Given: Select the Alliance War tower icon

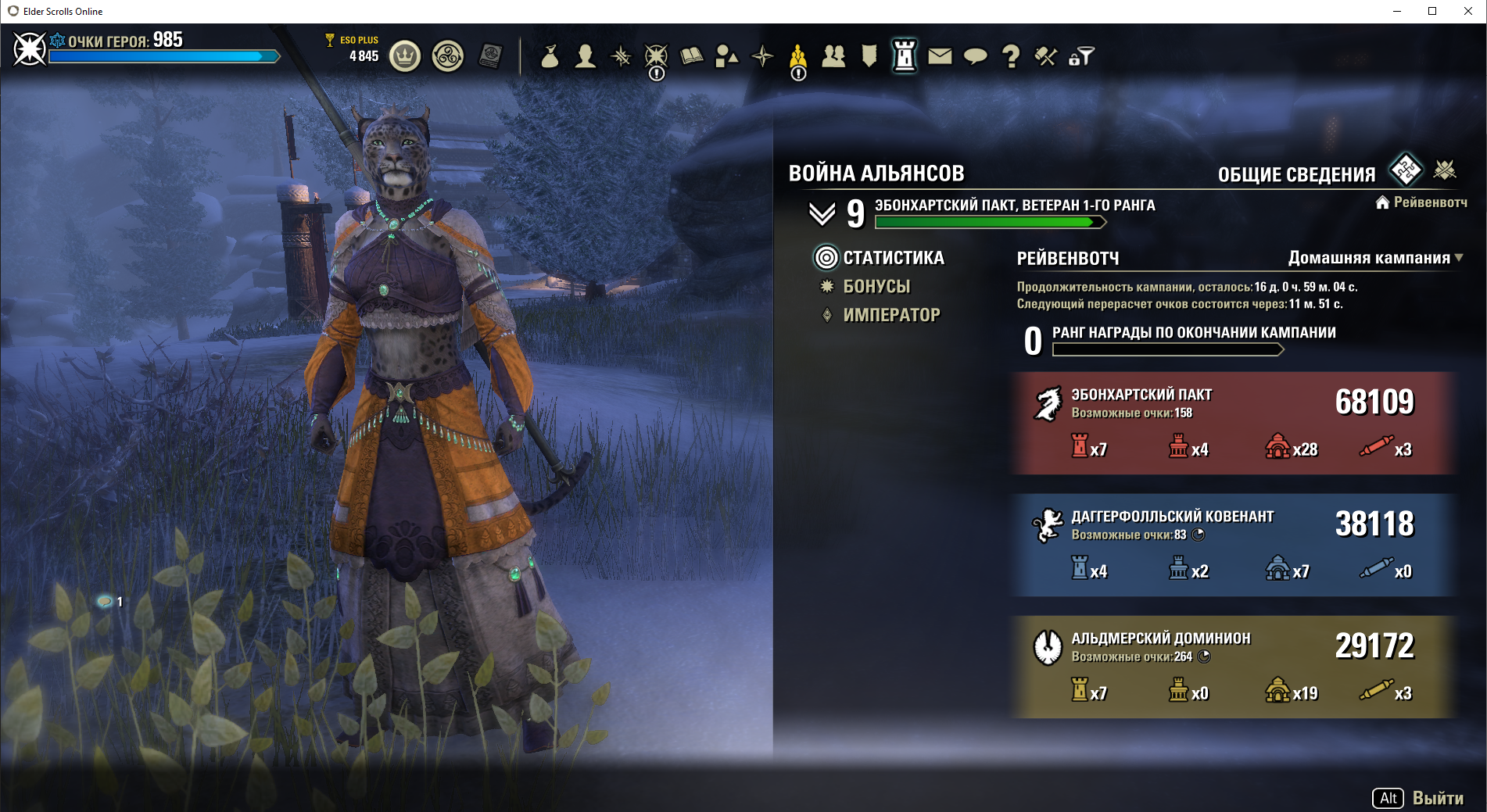Looking at the screenshot, I should click(905, 56).
